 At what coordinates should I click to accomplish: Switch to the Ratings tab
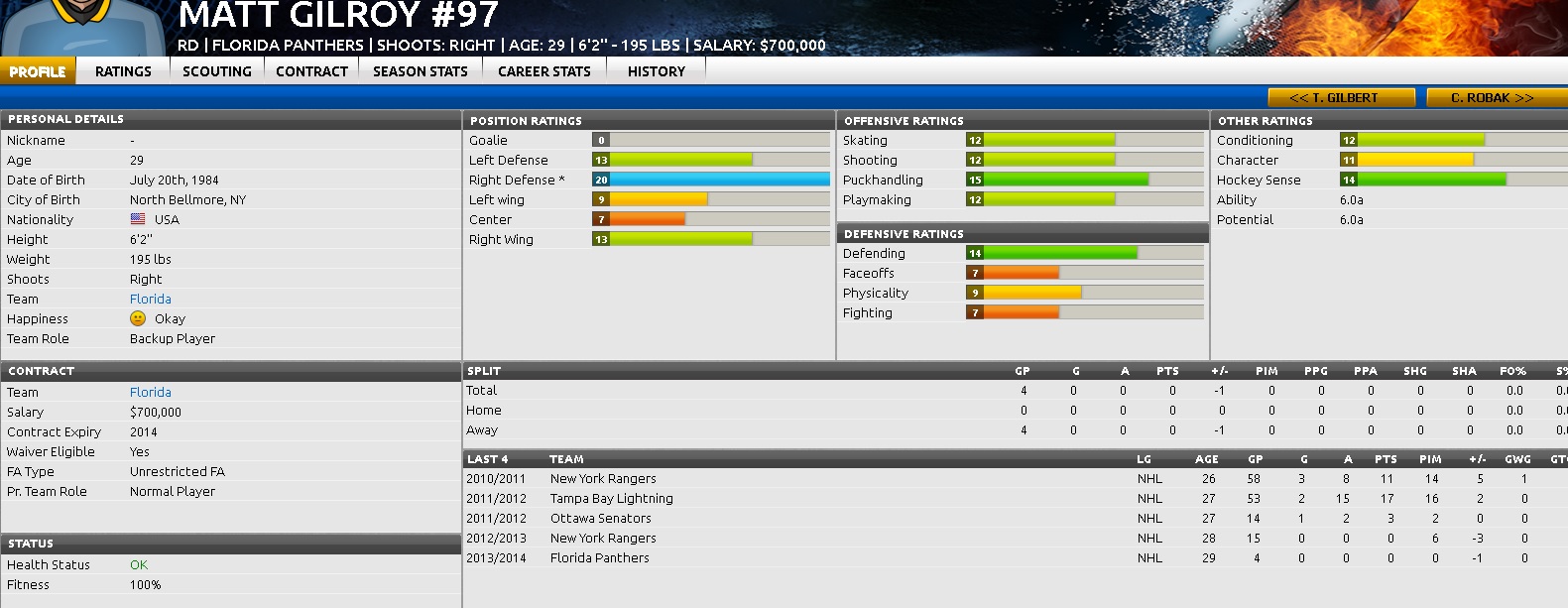(123, 71)
